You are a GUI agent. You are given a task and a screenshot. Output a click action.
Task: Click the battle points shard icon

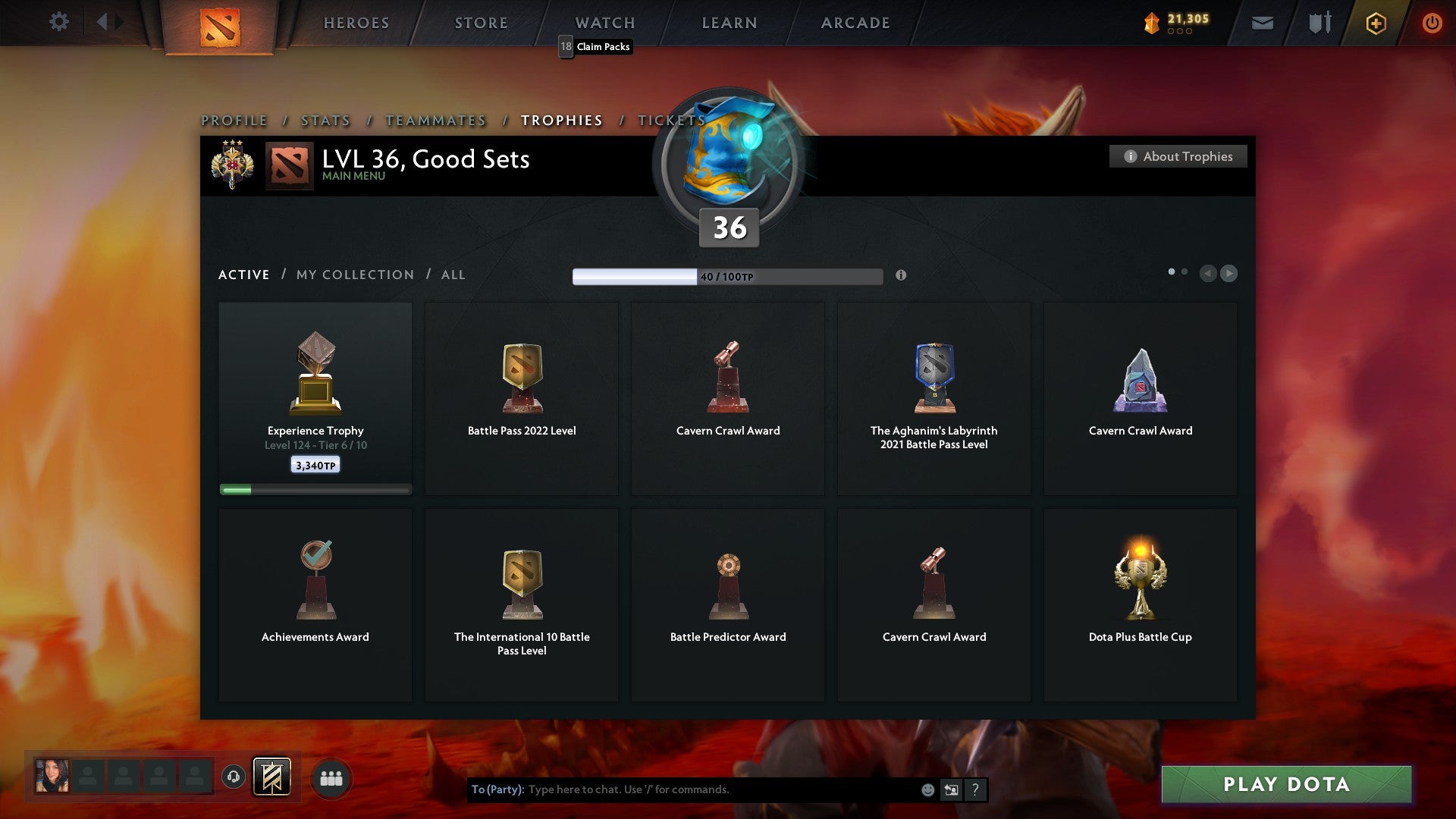(1152, 23)
